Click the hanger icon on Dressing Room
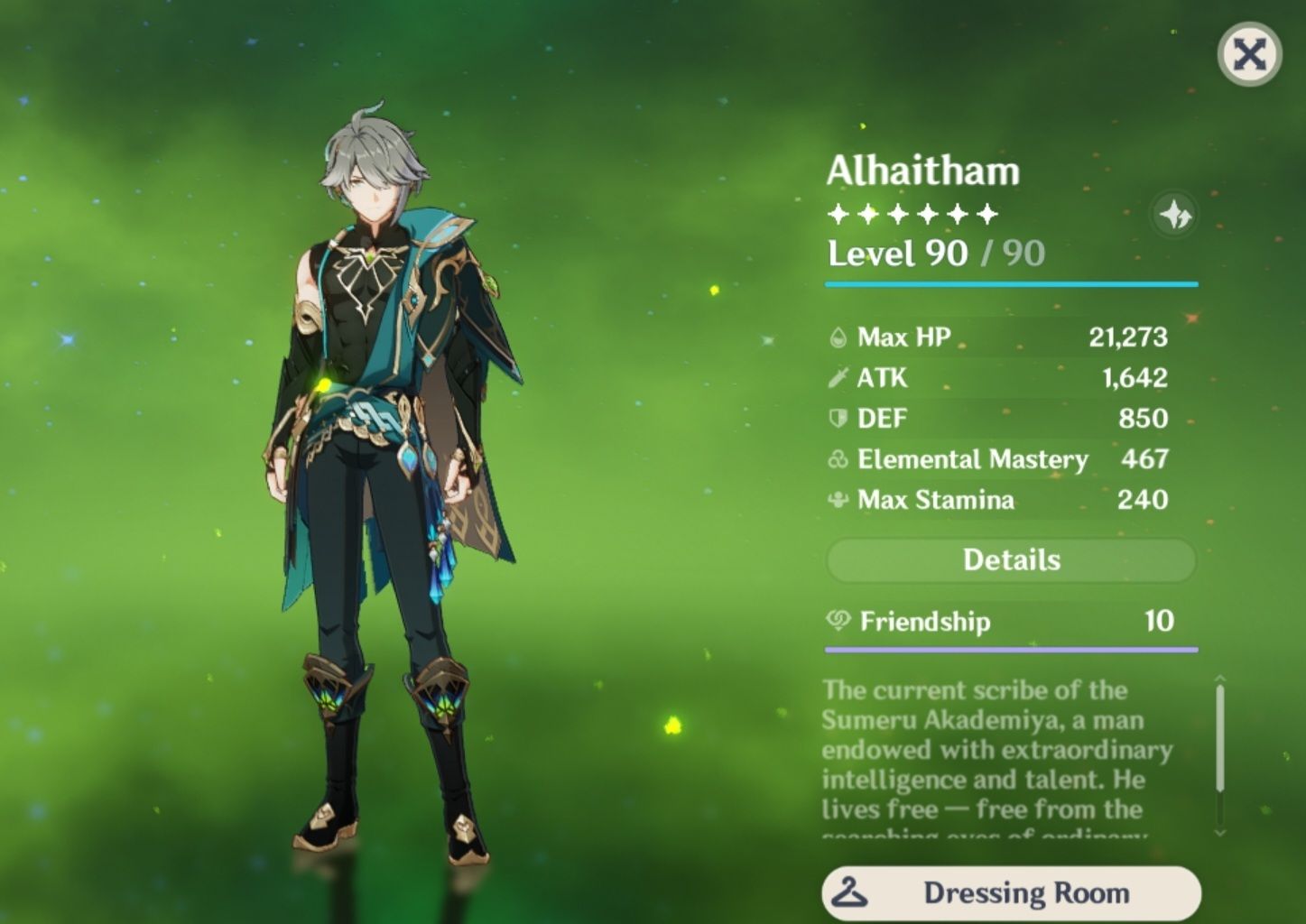Image resolution: width=1306 pixels, height=924 pixels. click(x=849, y=892)
